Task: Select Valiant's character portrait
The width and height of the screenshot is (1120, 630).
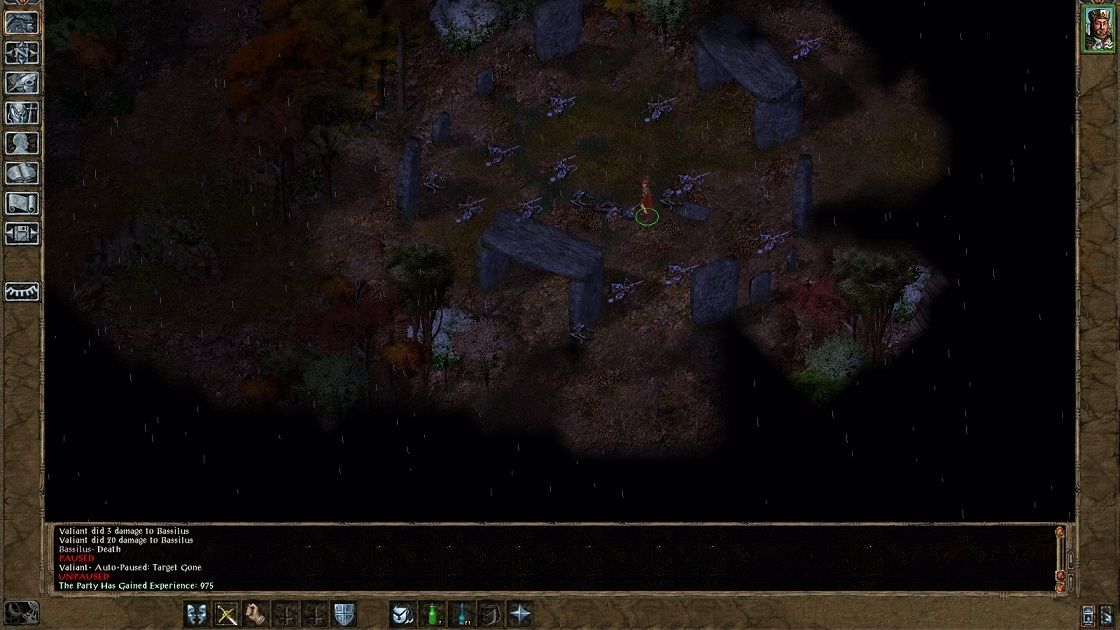Action: click(x=1097, y=29)
